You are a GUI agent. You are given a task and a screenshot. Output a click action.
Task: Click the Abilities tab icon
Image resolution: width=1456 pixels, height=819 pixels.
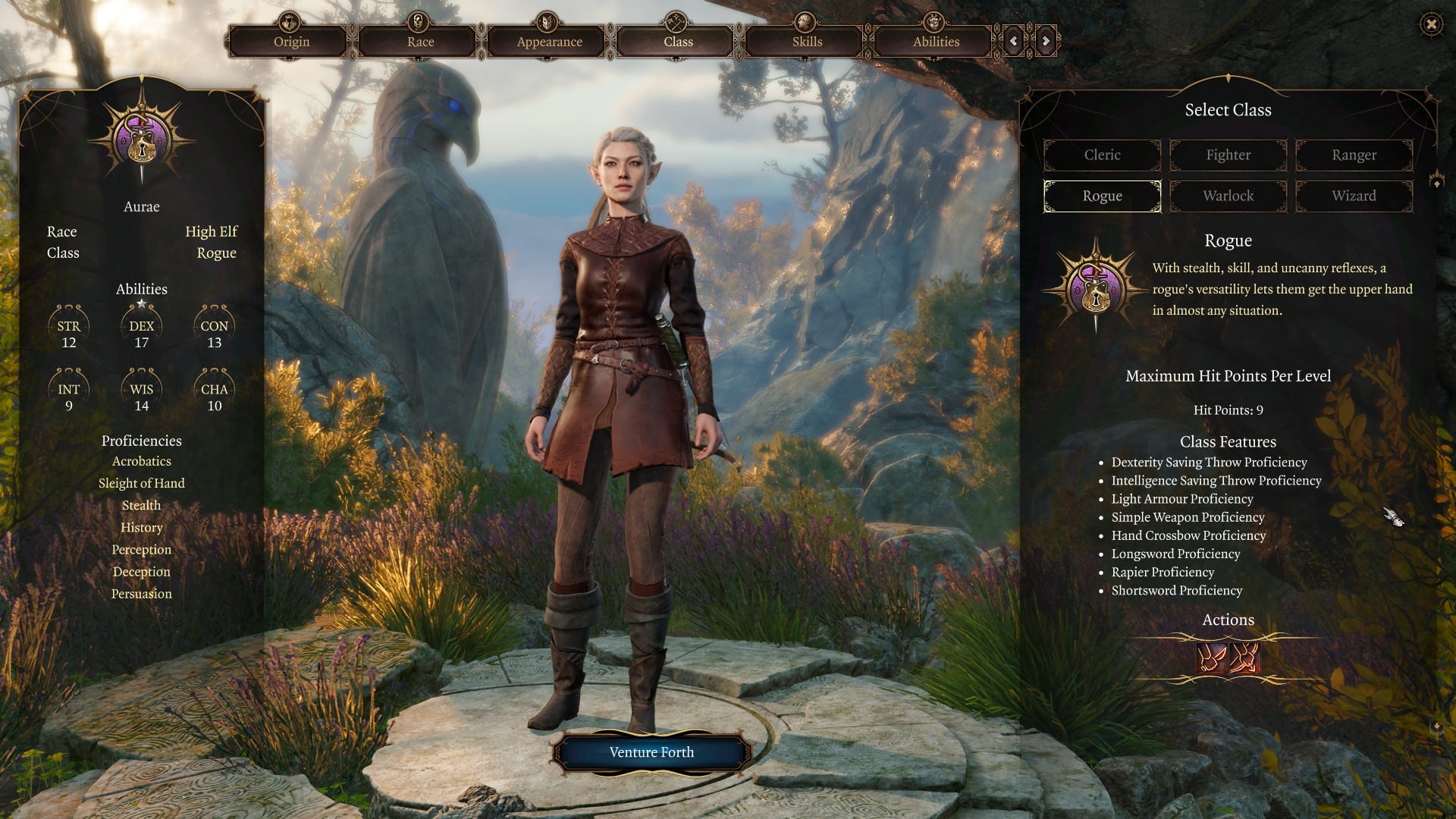click(932, 21)
